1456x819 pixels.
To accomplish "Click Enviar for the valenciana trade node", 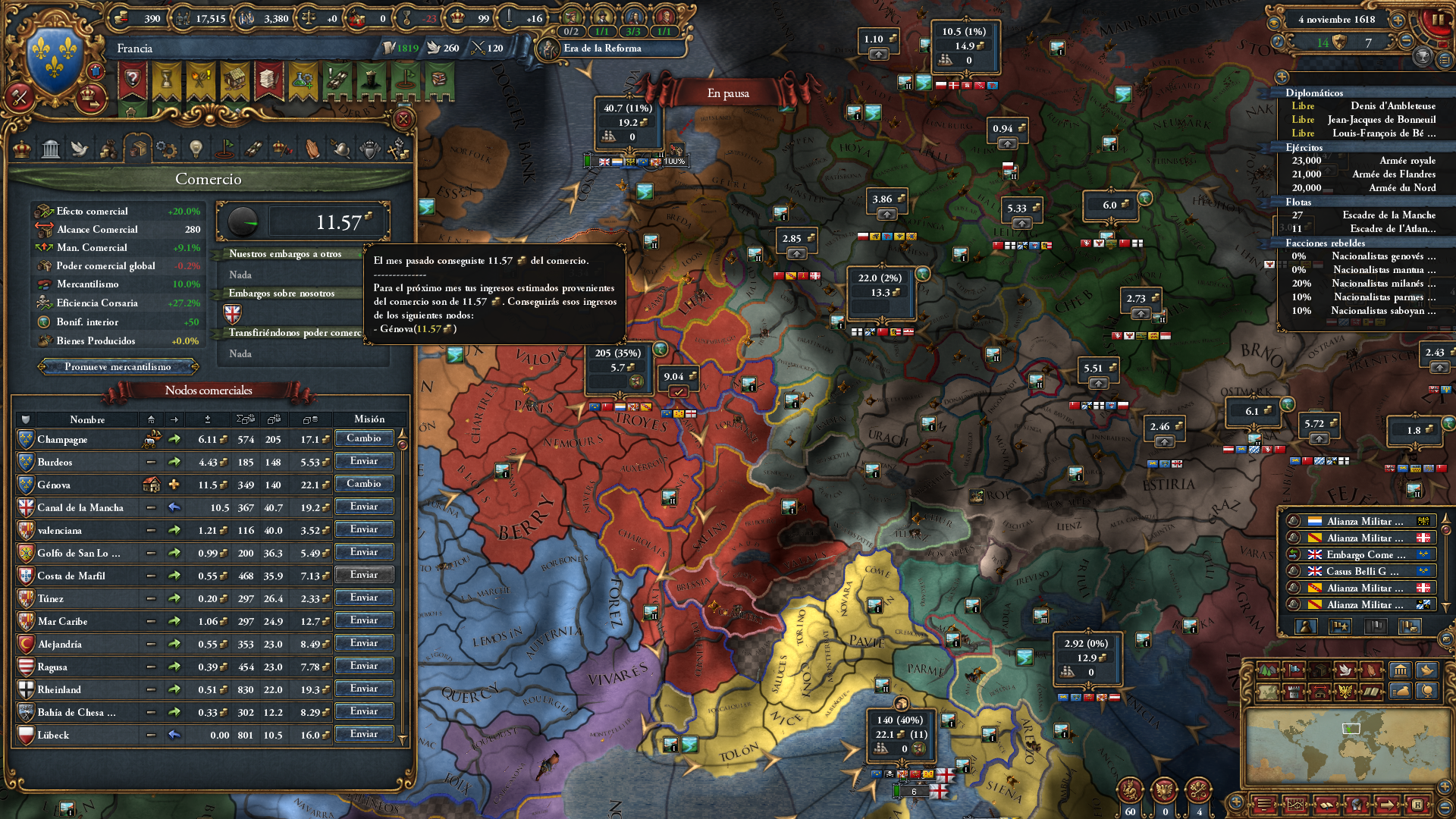I will click(364, 529).
